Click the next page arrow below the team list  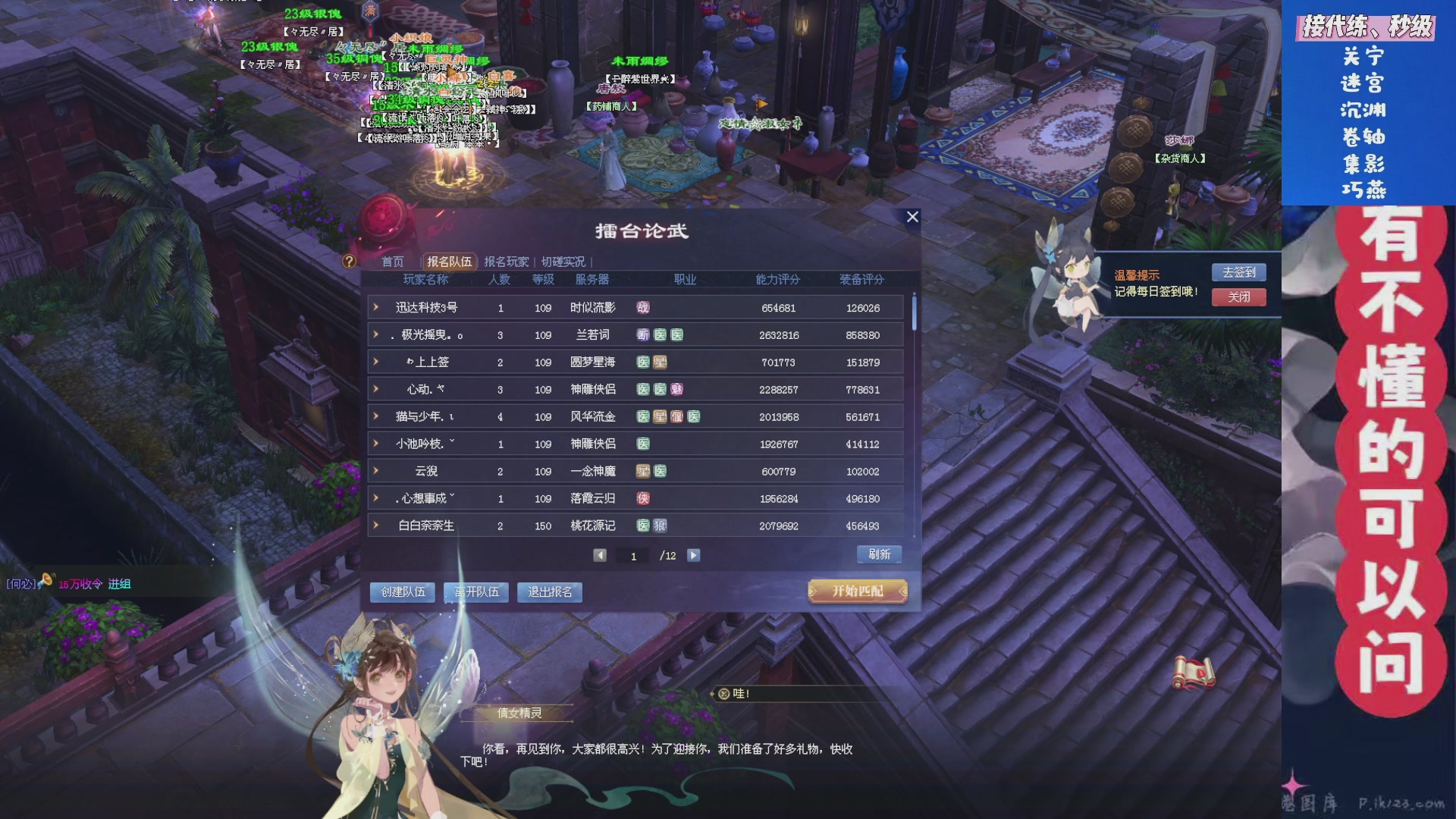[x=692, y=554]
